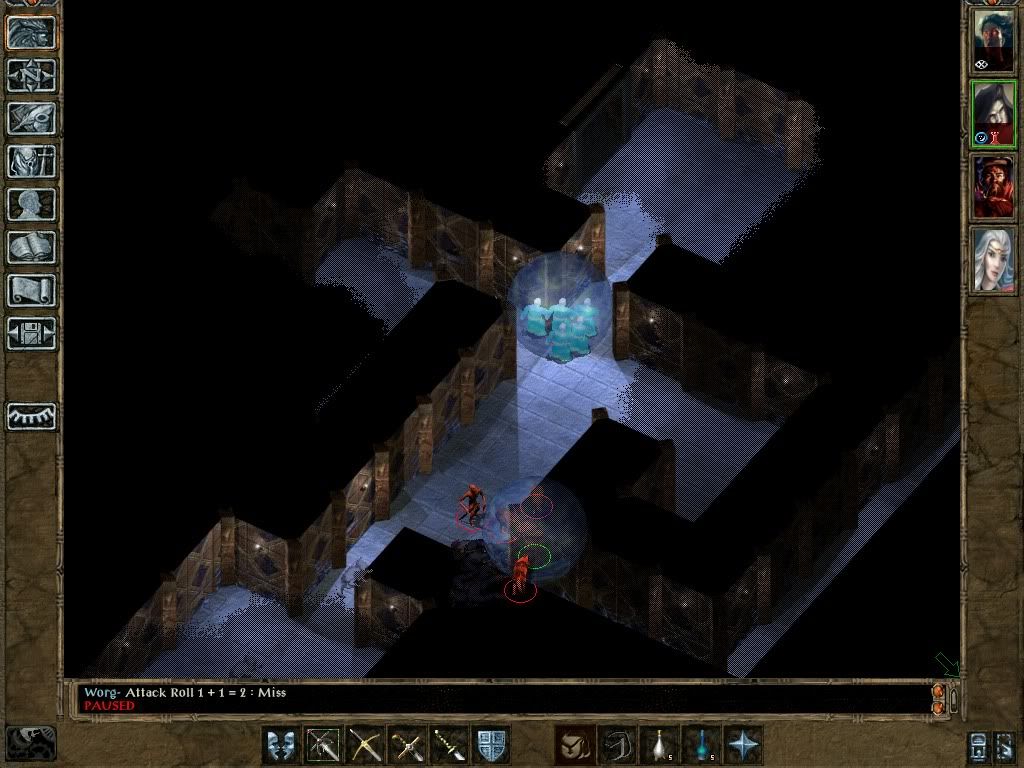Open the priest scroll screen
The width and height of the screenshot is (1024, 768).
(x=31, y=290)
